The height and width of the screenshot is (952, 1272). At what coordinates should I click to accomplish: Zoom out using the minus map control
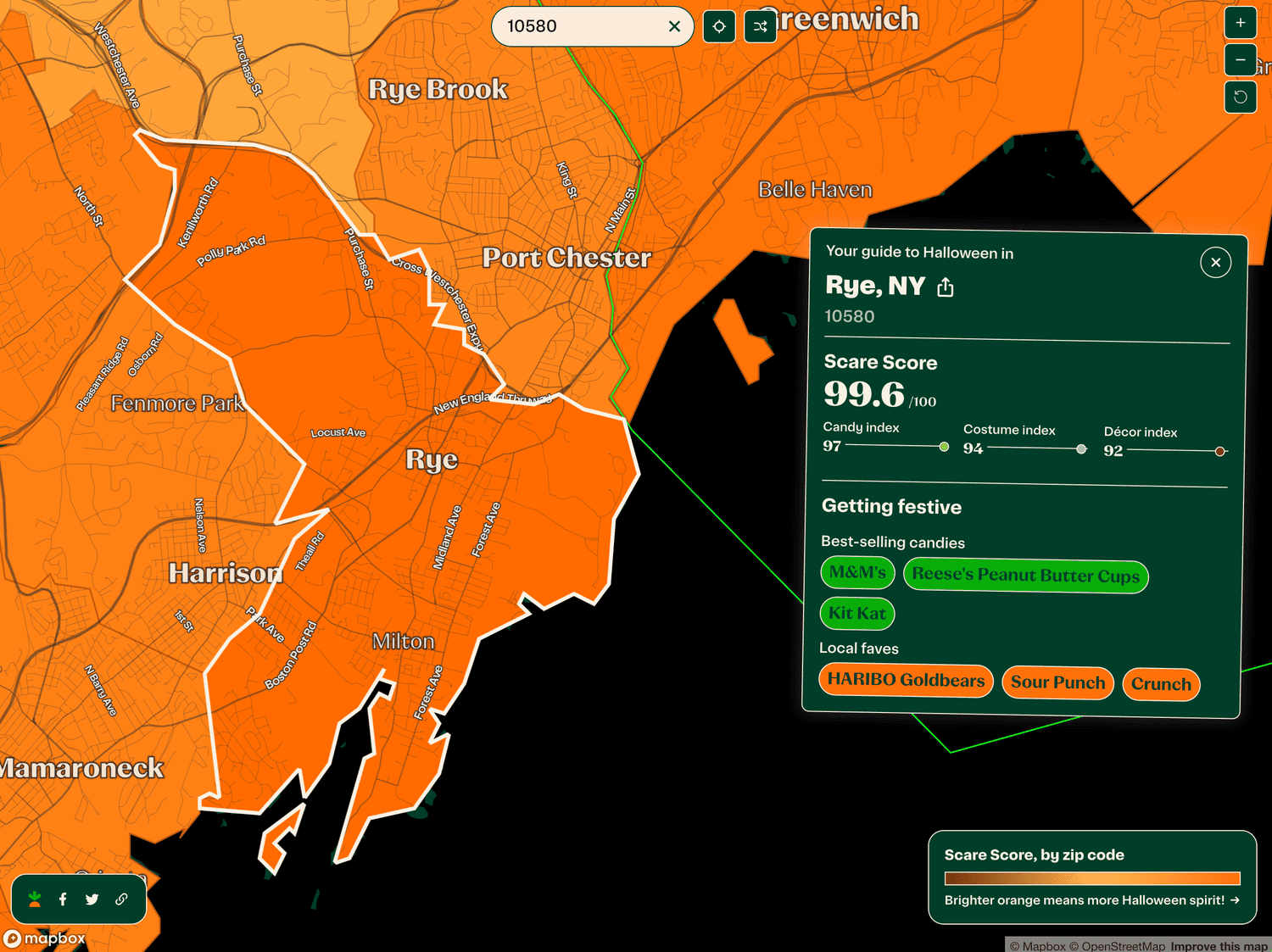[1241, 59]
